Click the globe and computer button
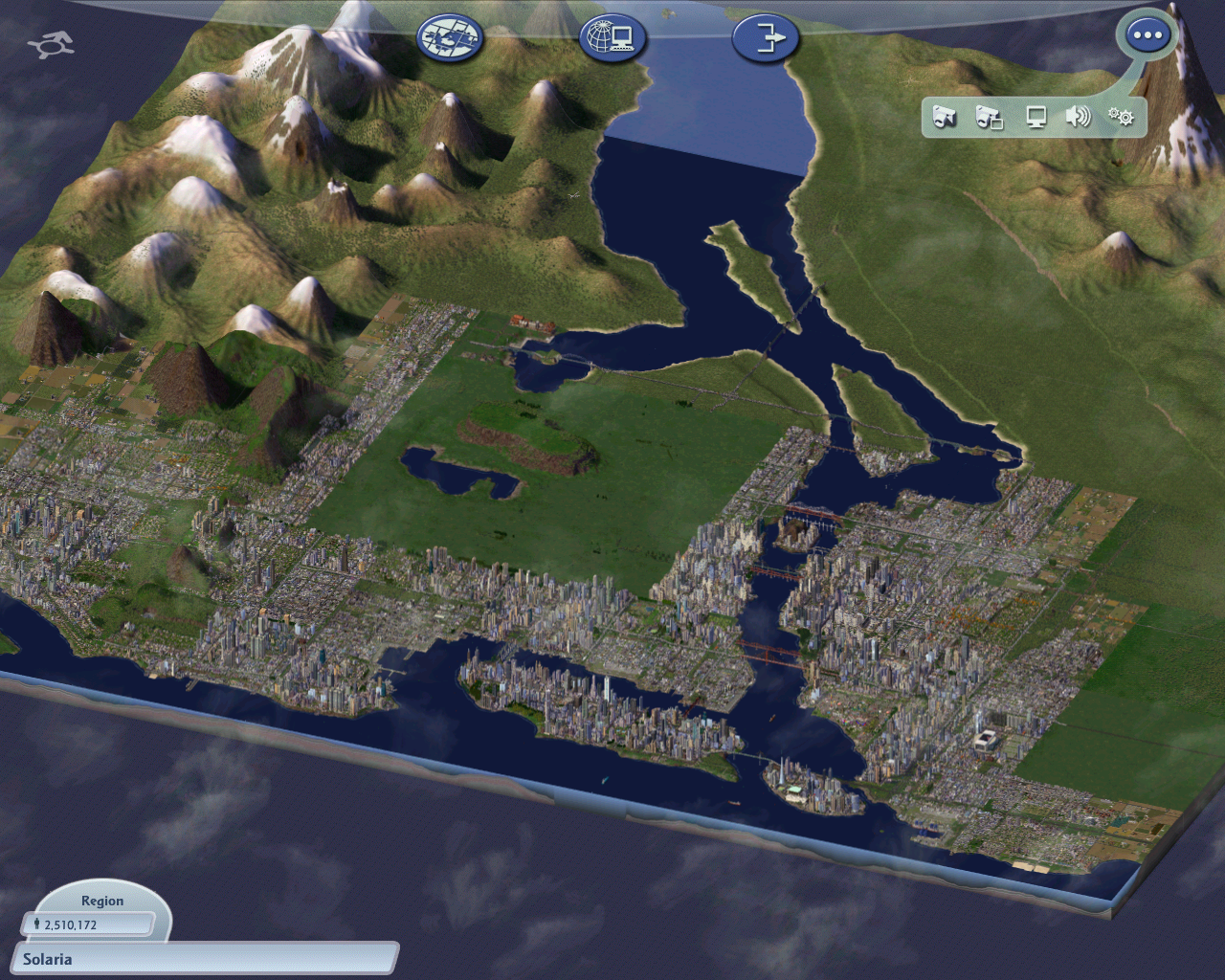1225x980 pixels. click(x=612, y=39)
